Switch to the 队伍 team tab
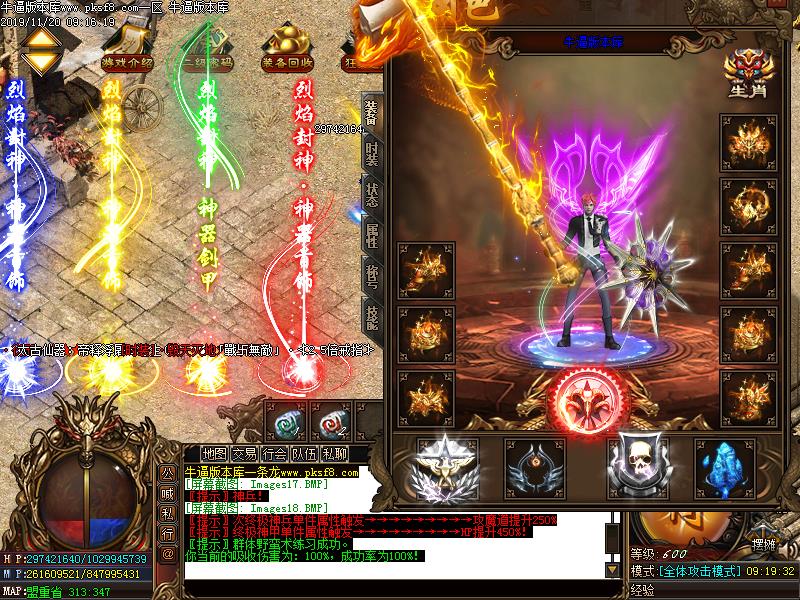 coord(305,453)
